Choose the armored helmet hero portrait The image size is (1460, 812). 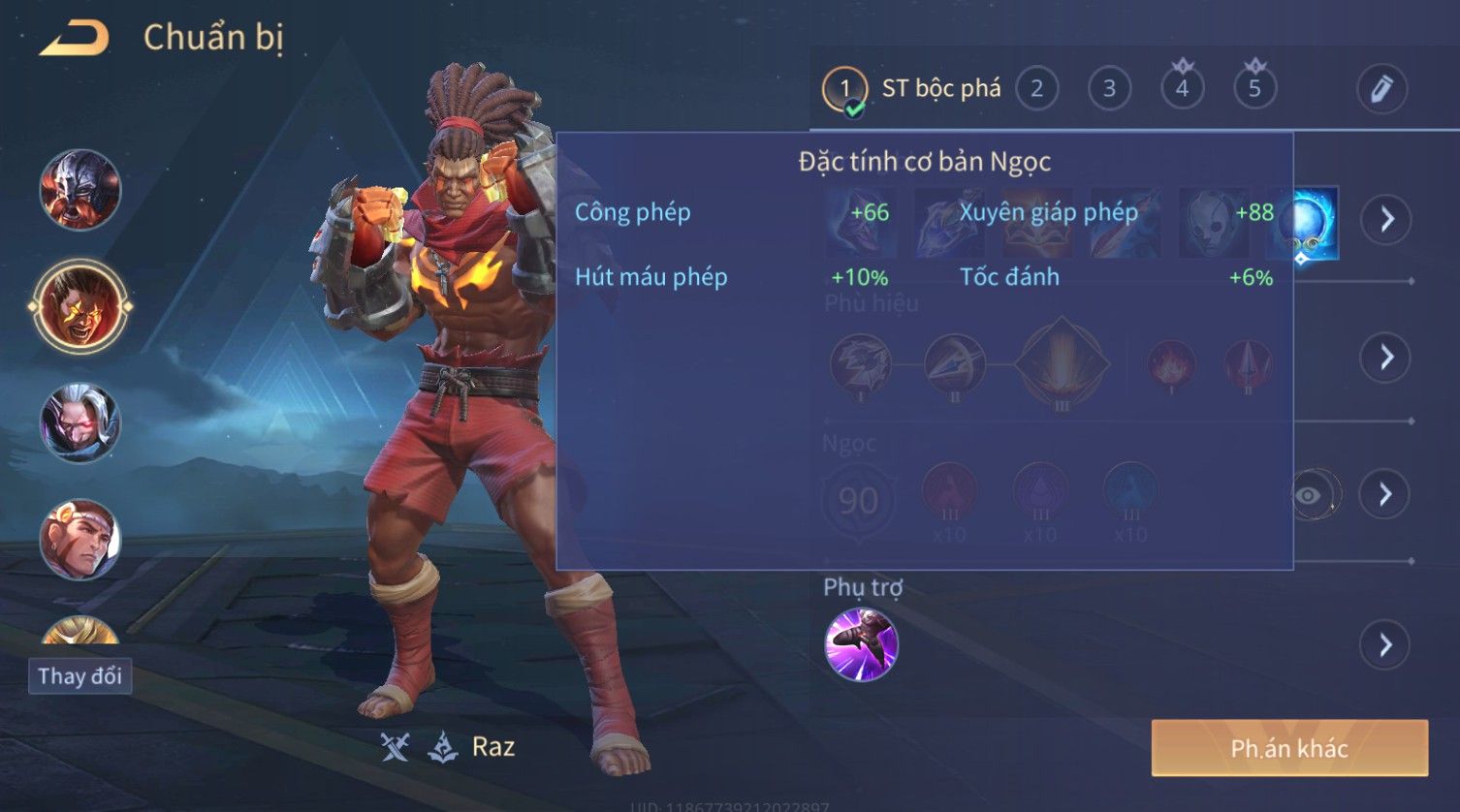80,190
